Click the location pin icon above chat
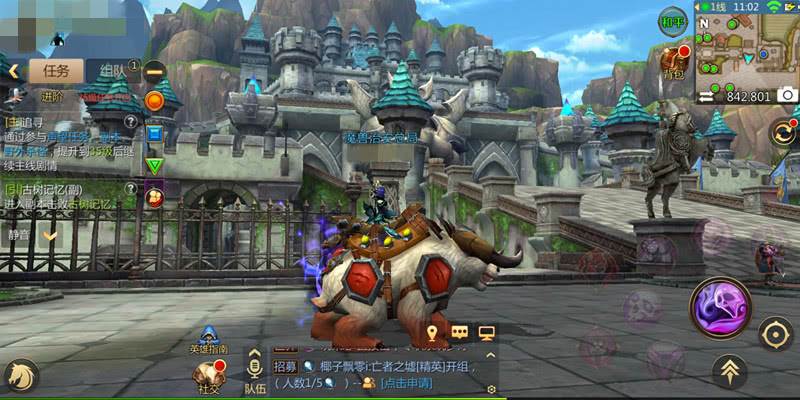The height and width of the screenshot is (400, 800). point(433,332)
